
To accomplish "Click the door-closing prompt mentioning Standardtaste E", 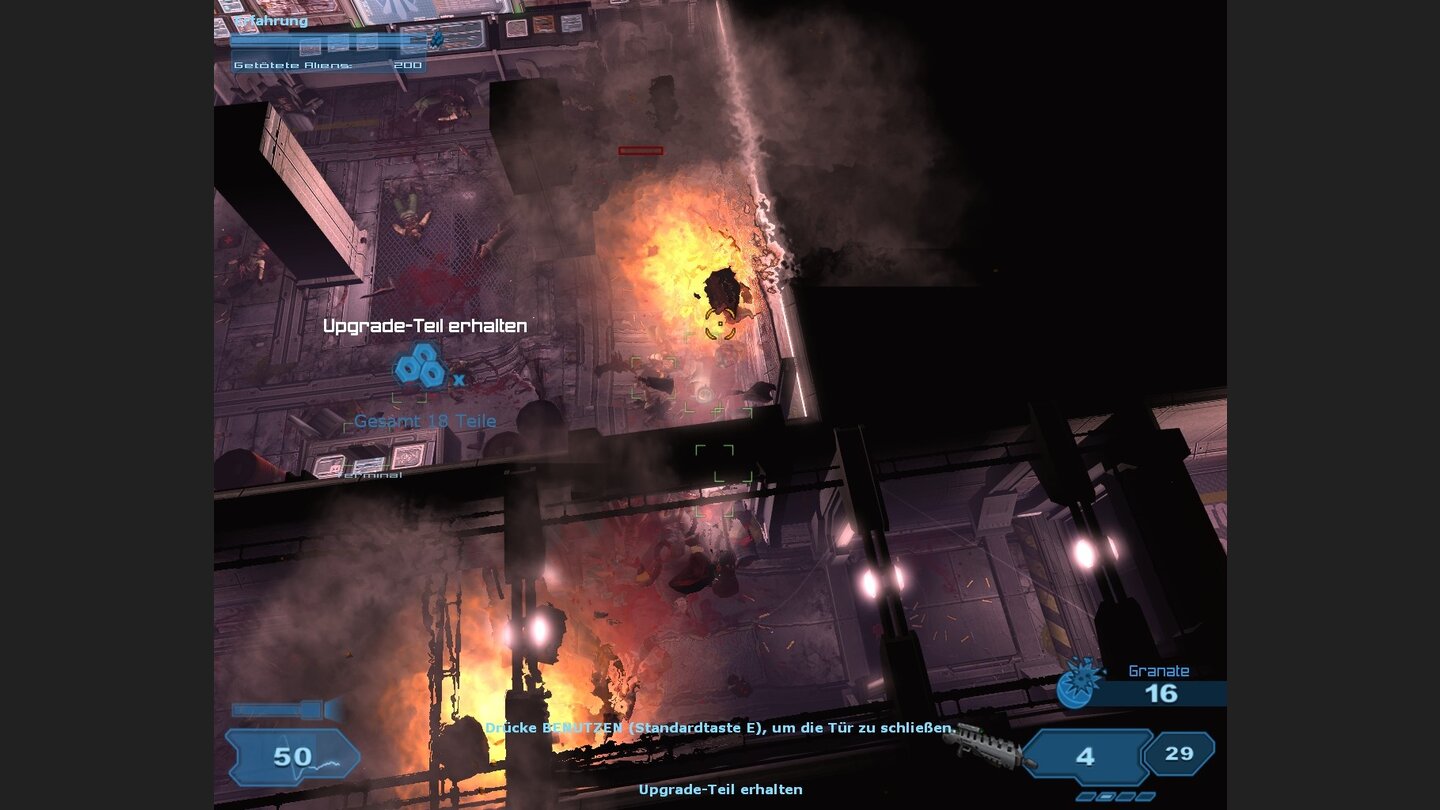I will 722,729.
